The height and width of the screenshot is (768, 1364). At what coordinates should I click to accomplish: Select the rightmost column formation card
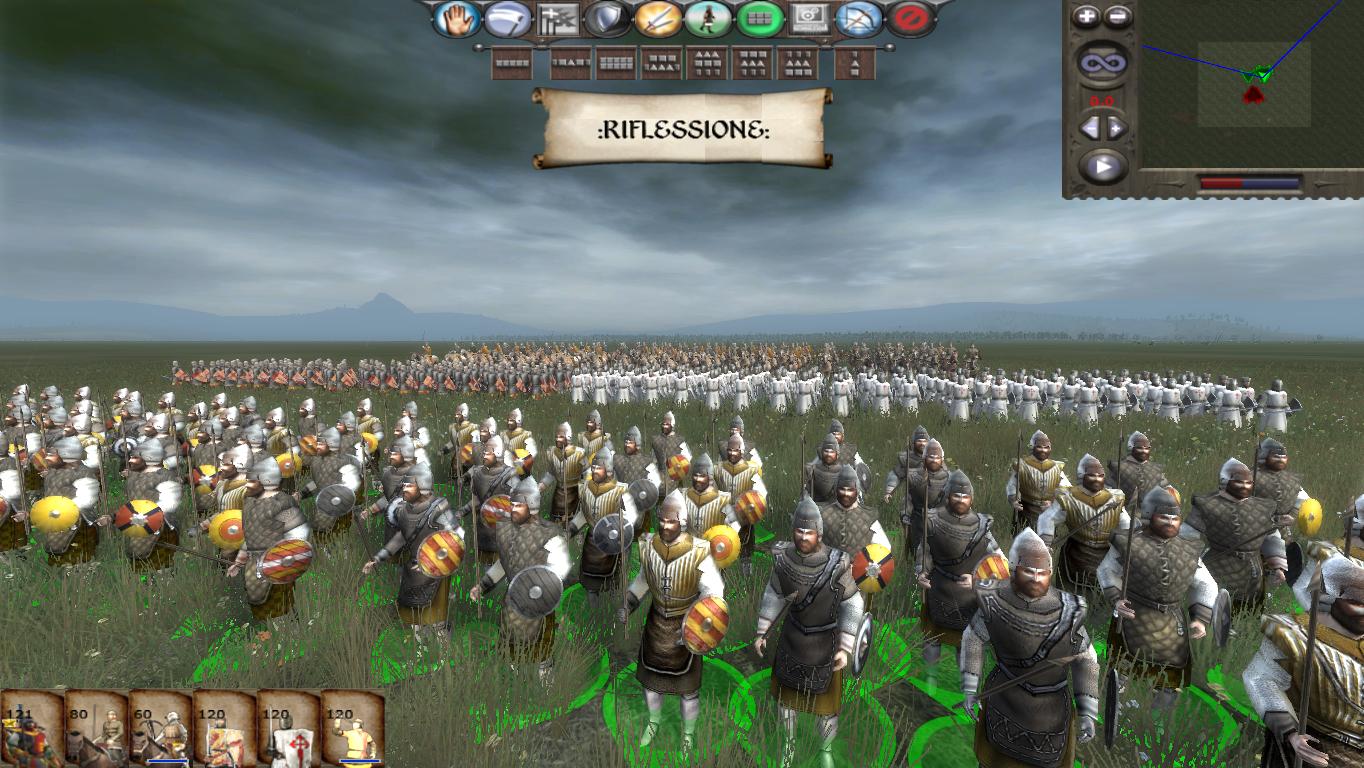[x=856, y=61]
